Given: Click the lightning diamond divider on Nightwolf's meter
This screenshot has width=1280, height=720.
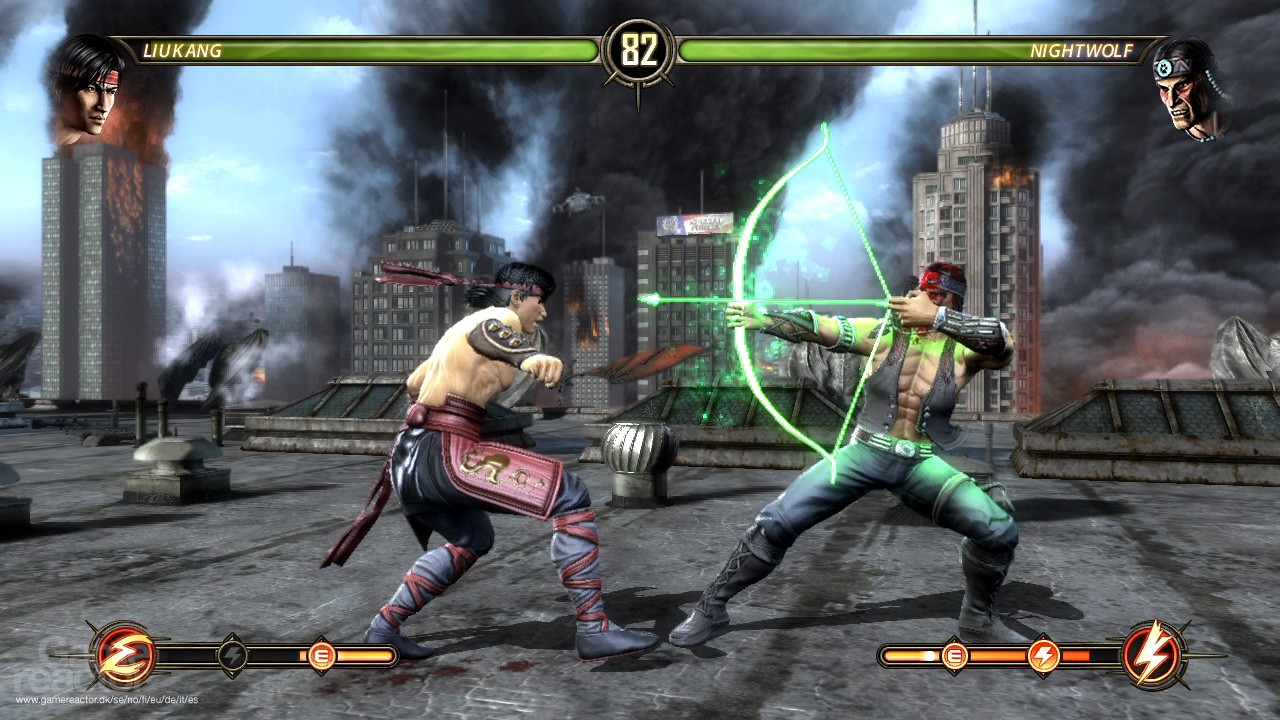Looking at the screenshot, I should pyautogui.click(x=1044, y=656).
